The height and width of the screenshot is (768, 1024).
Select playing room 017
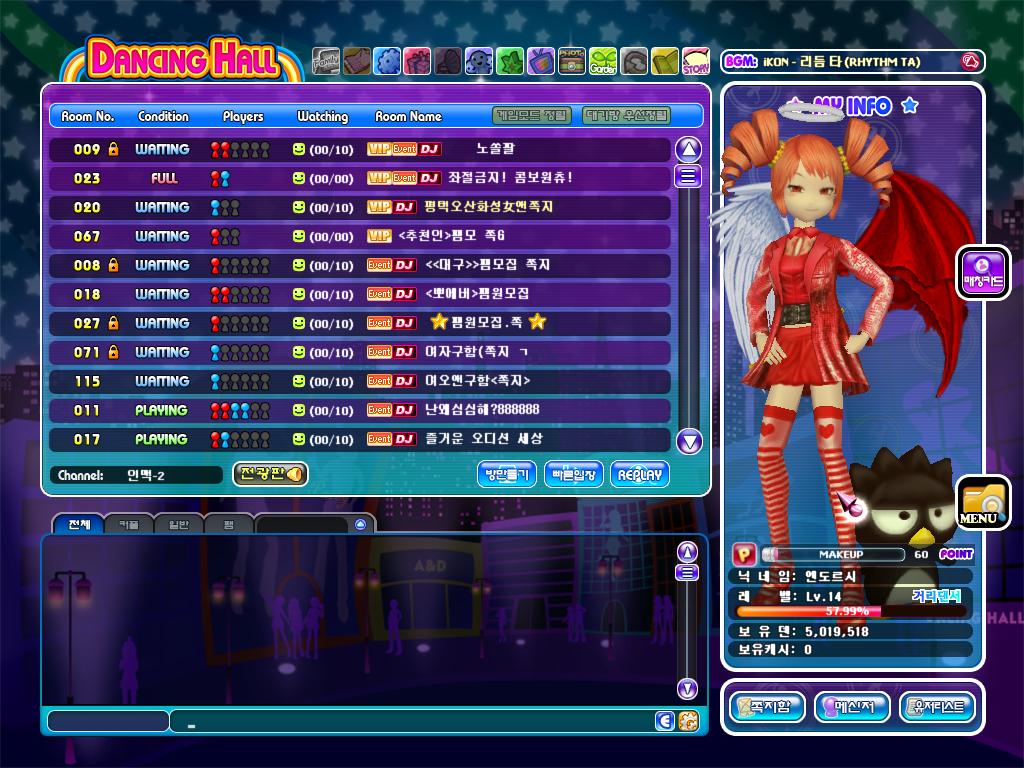click(x=360, y=439)
